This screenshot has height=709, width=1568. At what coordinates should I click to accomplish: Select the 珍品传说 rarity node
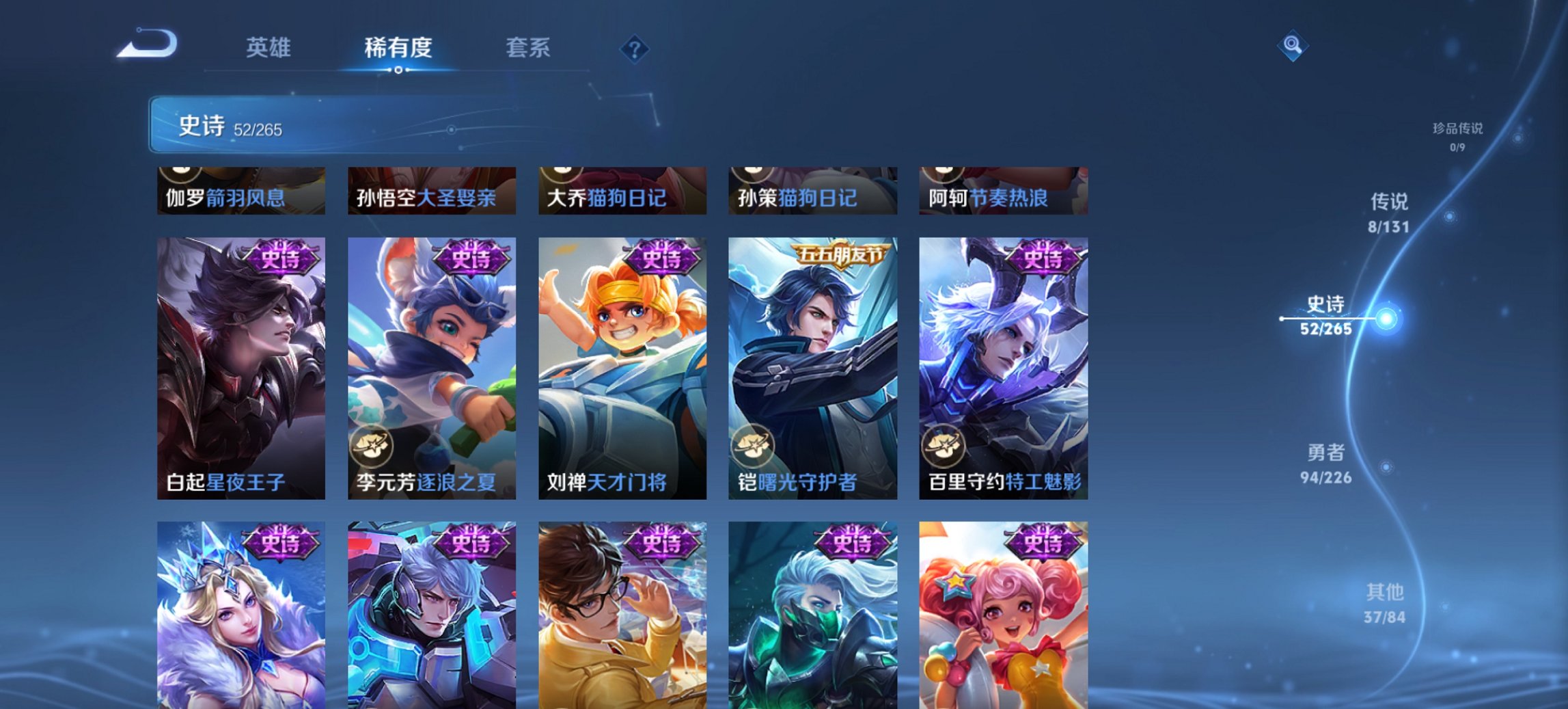pyautogui.click(x=1459, y=134)
